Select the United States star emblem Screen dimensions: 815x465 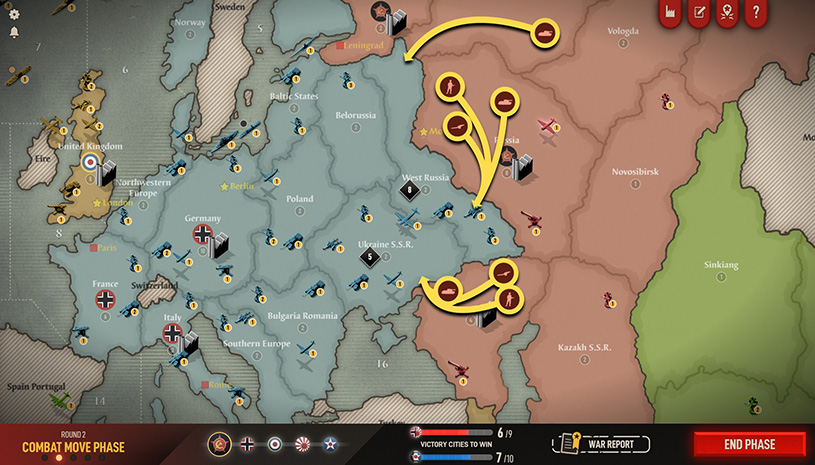329,443
